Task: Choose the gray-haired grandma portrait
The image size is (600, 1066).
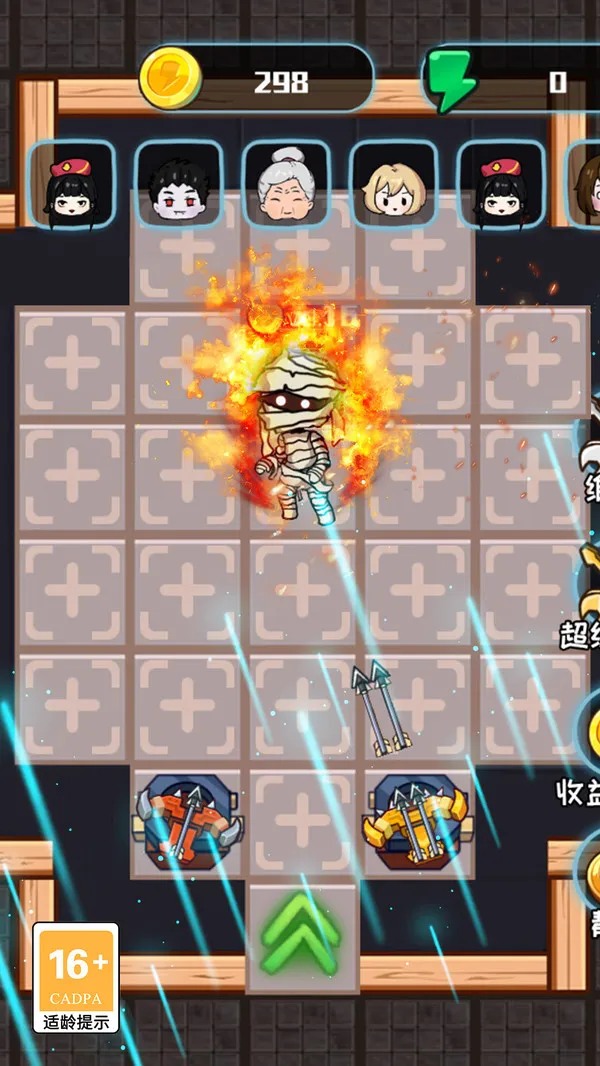Action: pos(286,184)
